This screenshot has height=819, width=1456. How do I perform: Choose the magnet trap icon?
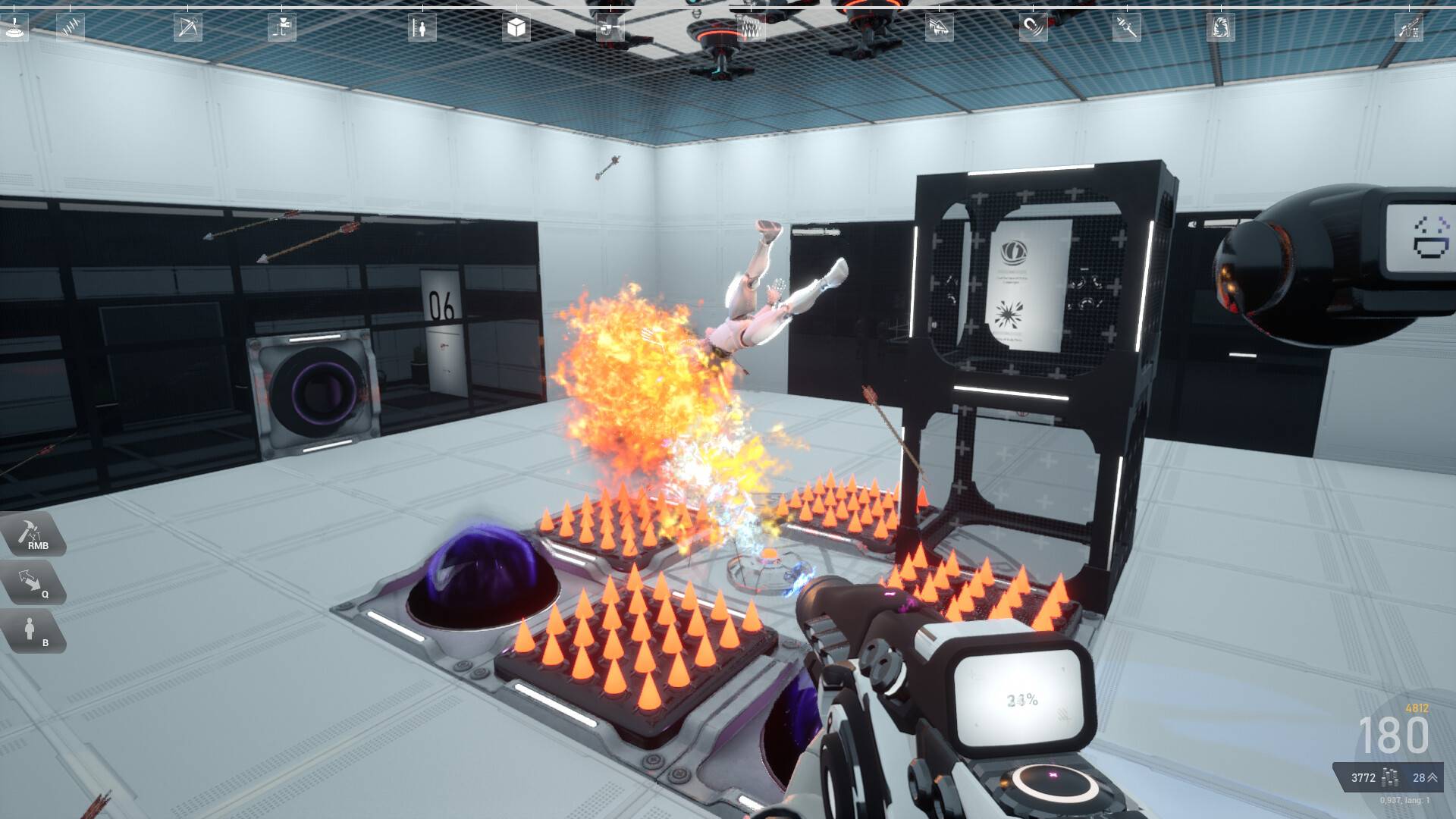coord(1033,28)
